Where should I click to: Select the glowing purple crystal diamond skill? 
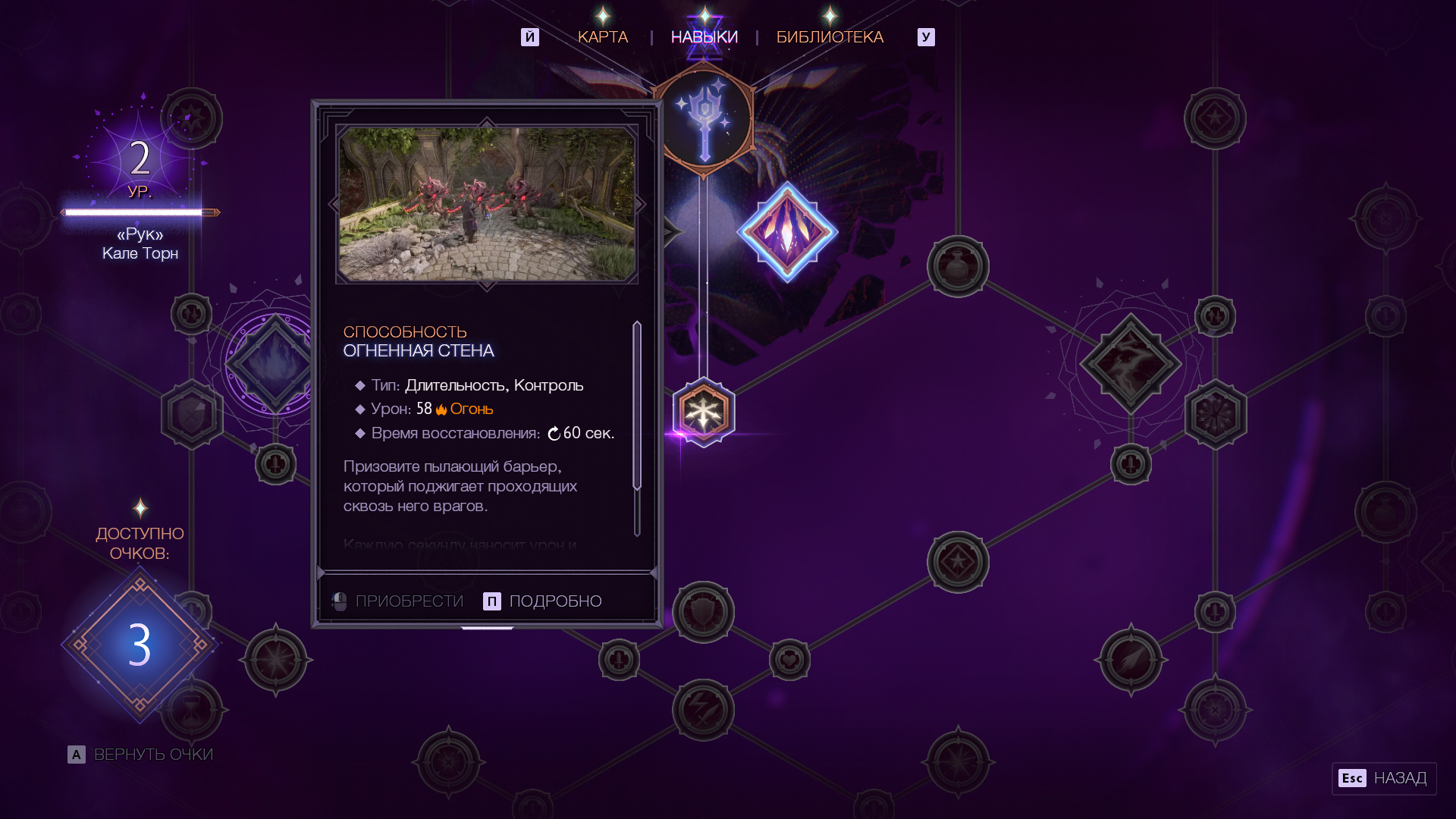click(x=787, y=231)
